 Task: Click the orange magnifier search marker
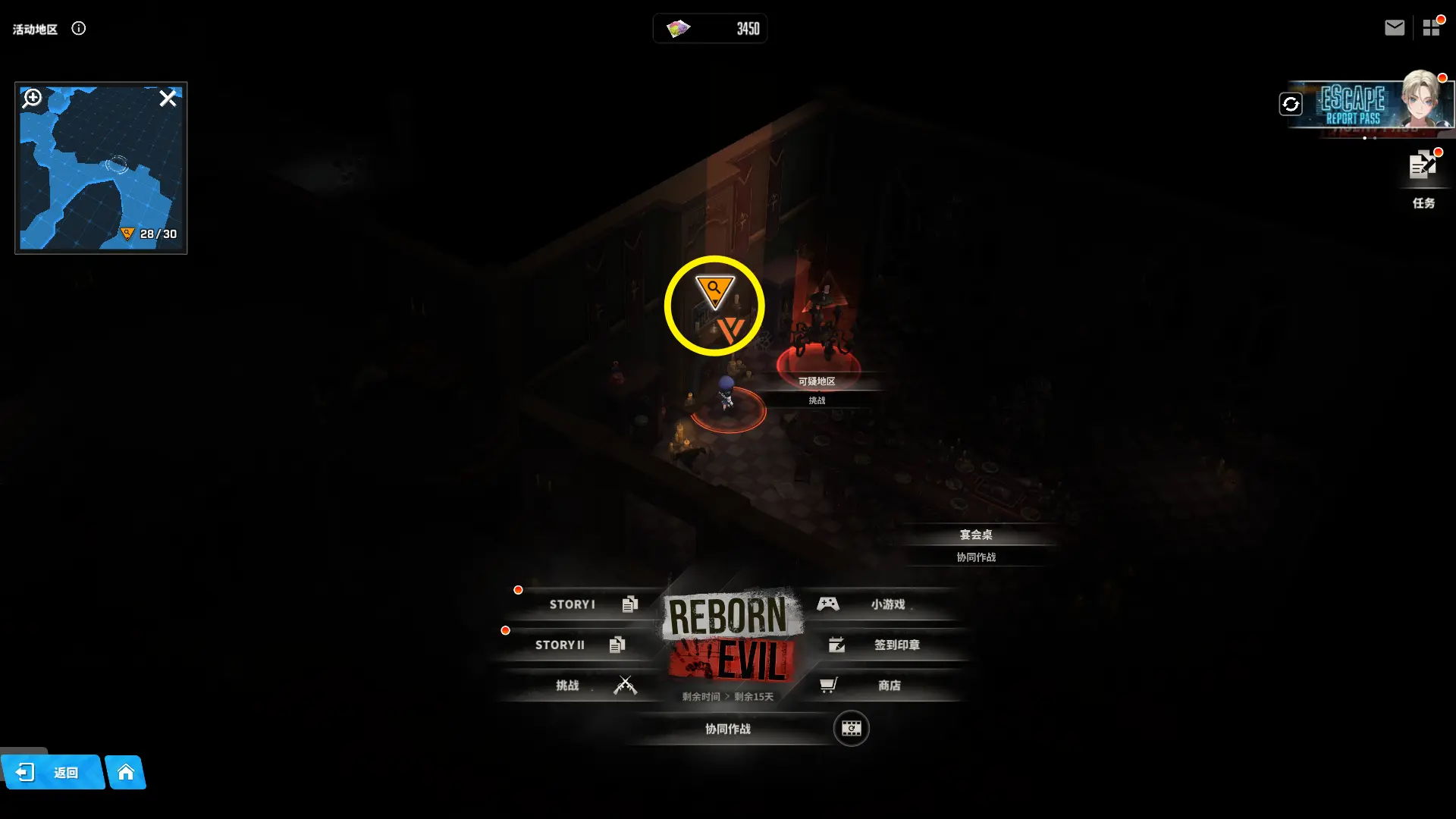point(714,290)
